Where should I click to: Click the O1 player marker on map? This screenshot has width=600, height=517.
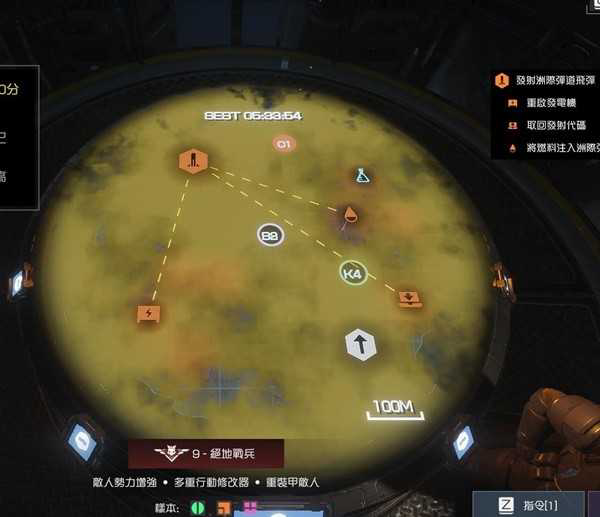284,144
